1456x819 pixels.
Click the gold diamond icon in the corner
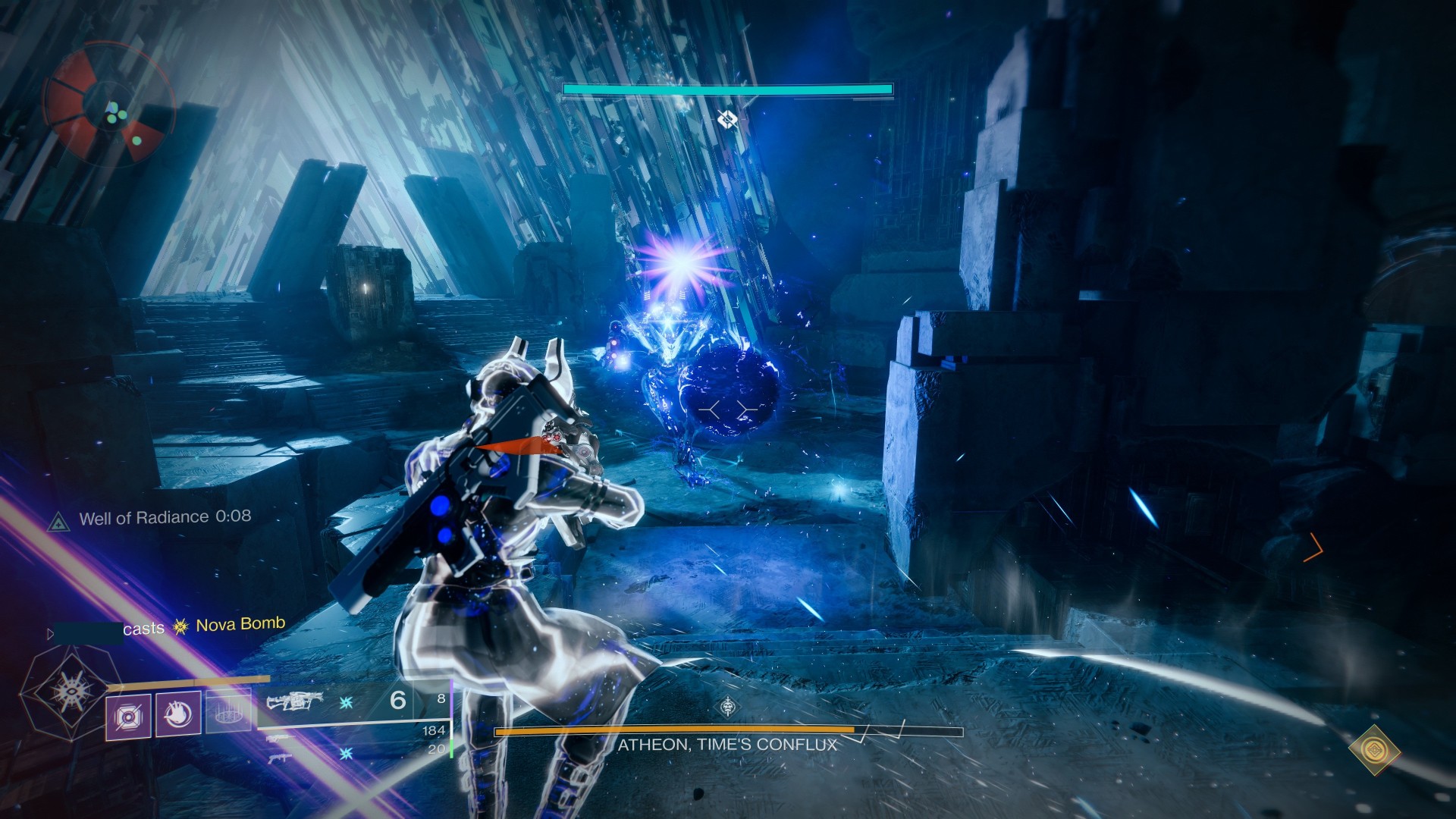(x=1374, y=750)
